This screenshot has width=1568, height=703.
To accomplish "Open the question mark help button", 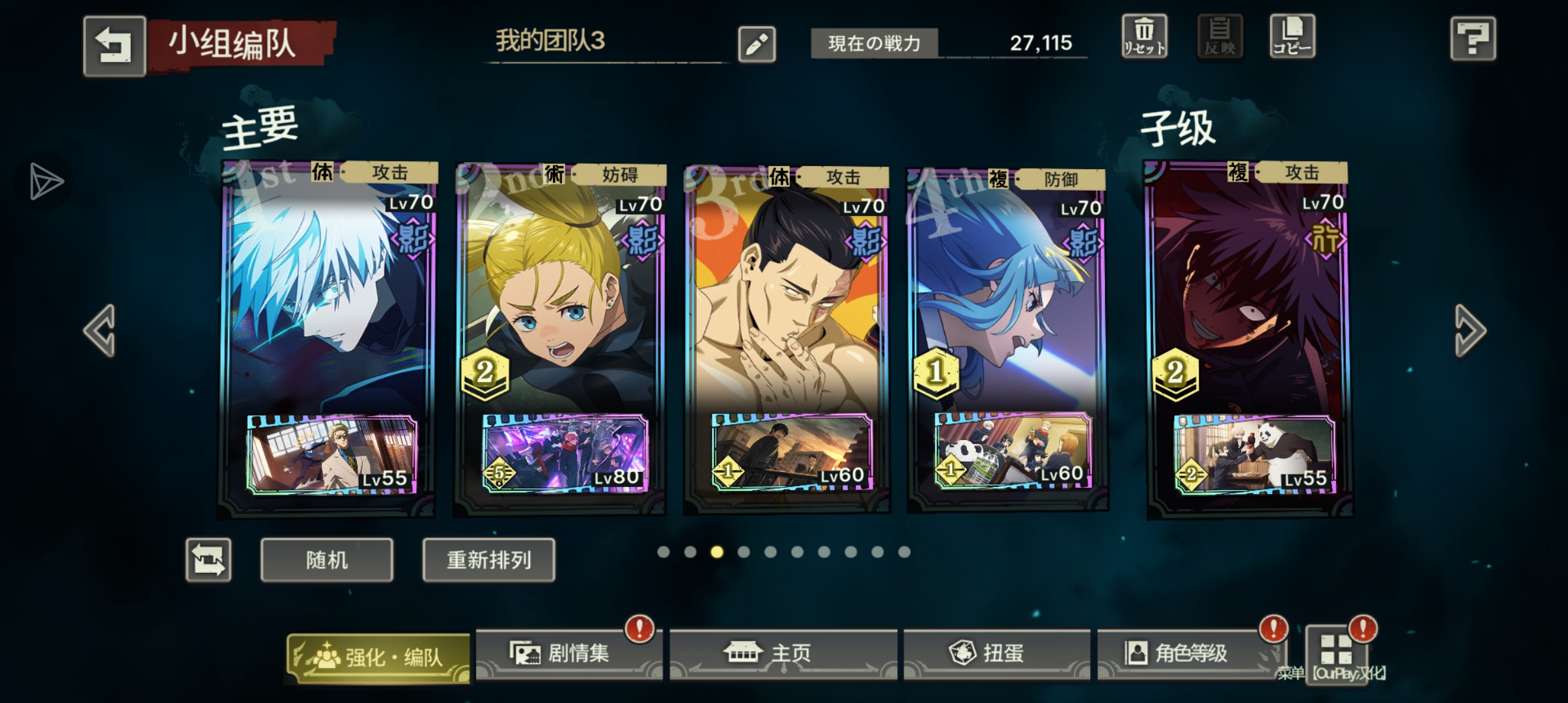I will [1473, 39].
